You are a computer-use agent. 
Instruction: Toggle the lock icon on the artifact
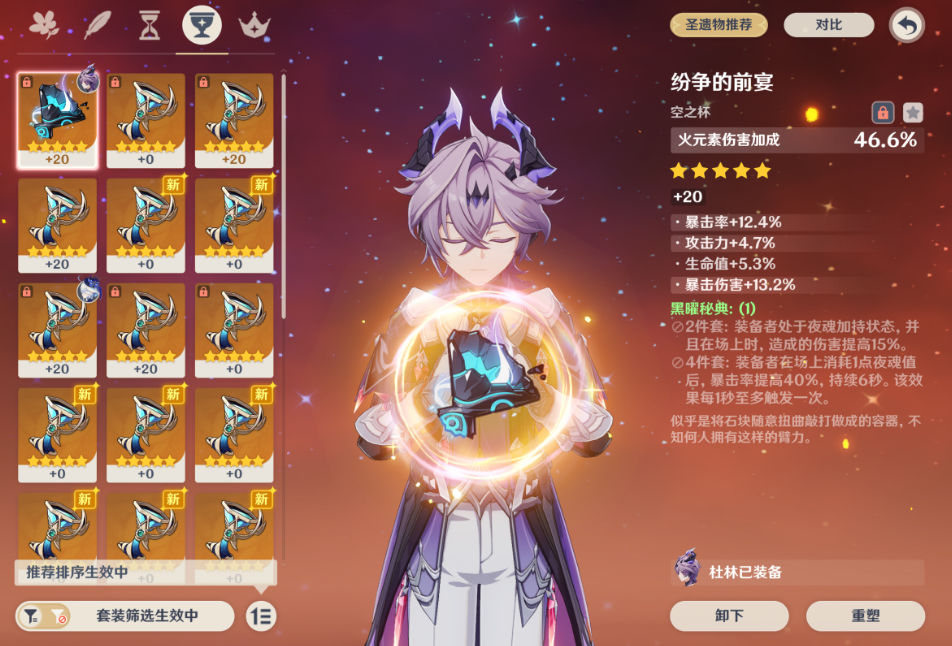pos(882,112)
